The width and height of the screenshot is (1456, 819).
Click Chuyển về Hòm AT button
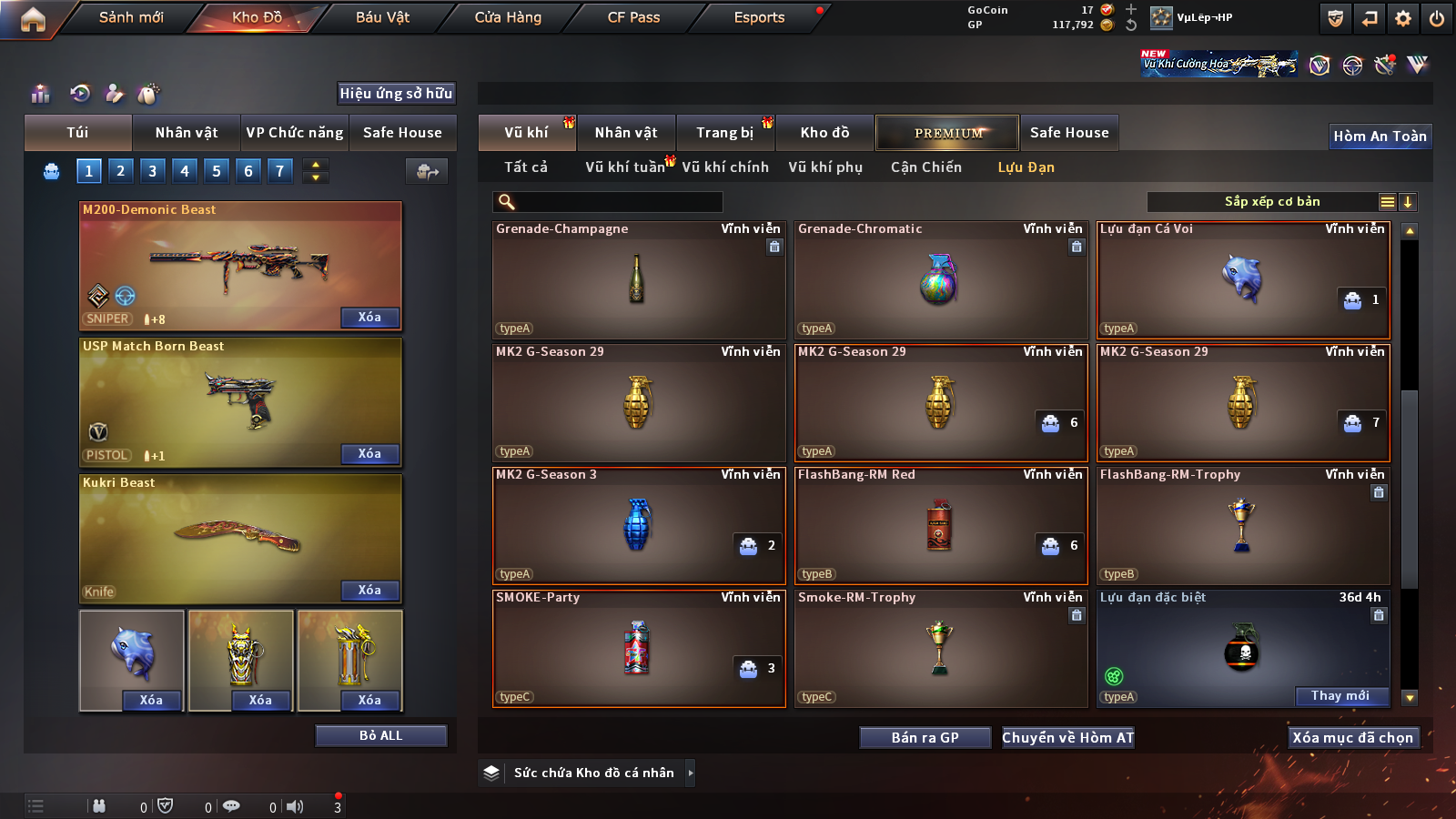point(1067,738)
